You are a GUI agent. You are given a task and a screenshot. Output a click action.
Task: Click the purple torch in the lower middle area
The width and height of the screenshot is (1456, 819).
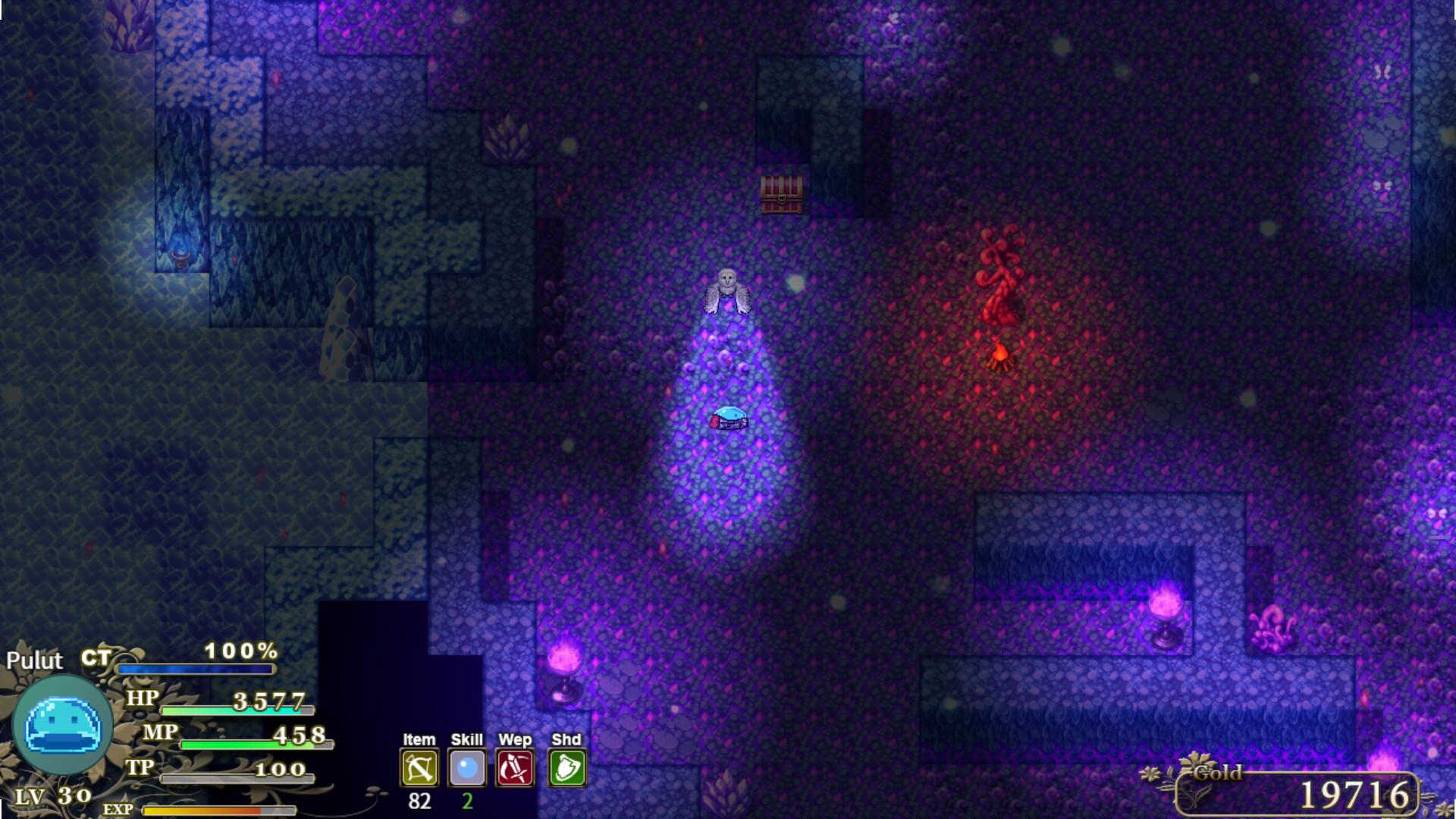click(x=564, y=667)
